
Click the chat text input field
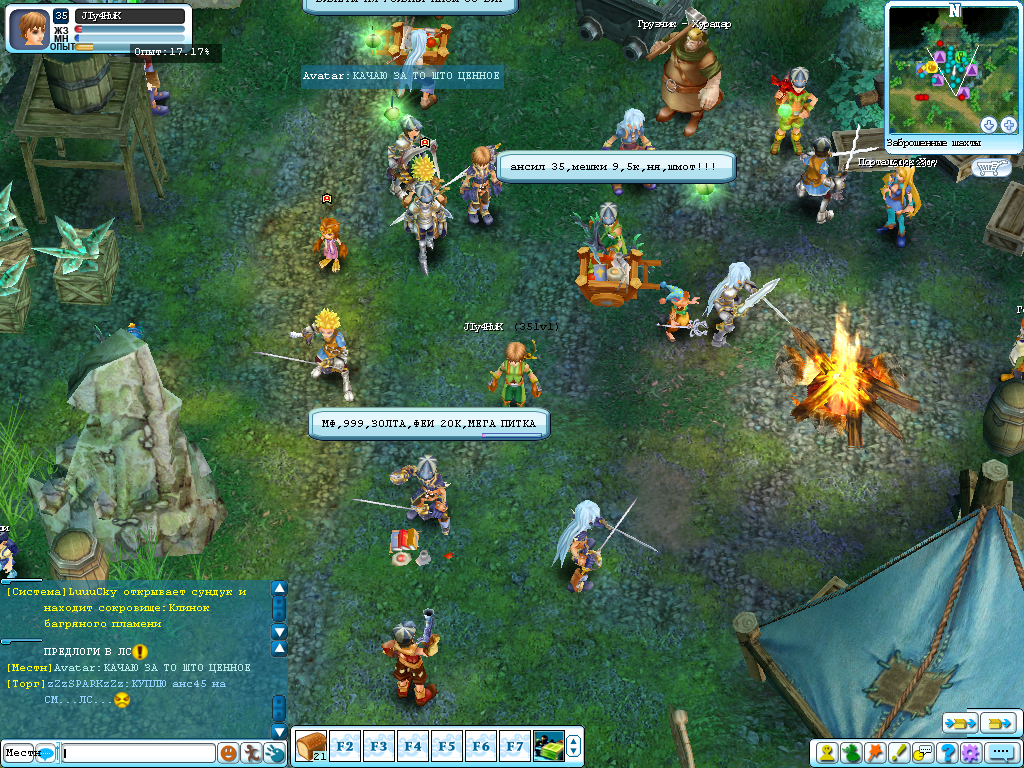[x=138, y=753]
